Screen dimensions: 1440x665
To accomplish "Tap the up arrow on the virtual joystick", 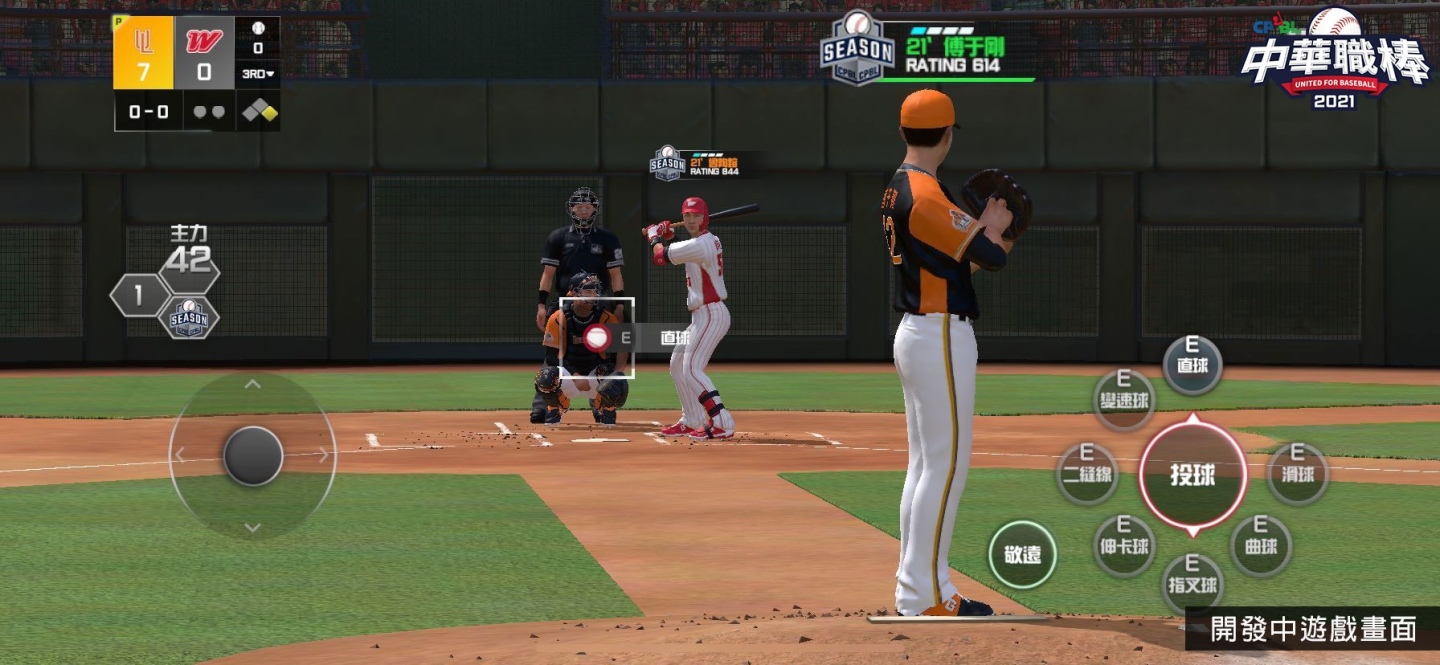I will (x=253, y=384).
